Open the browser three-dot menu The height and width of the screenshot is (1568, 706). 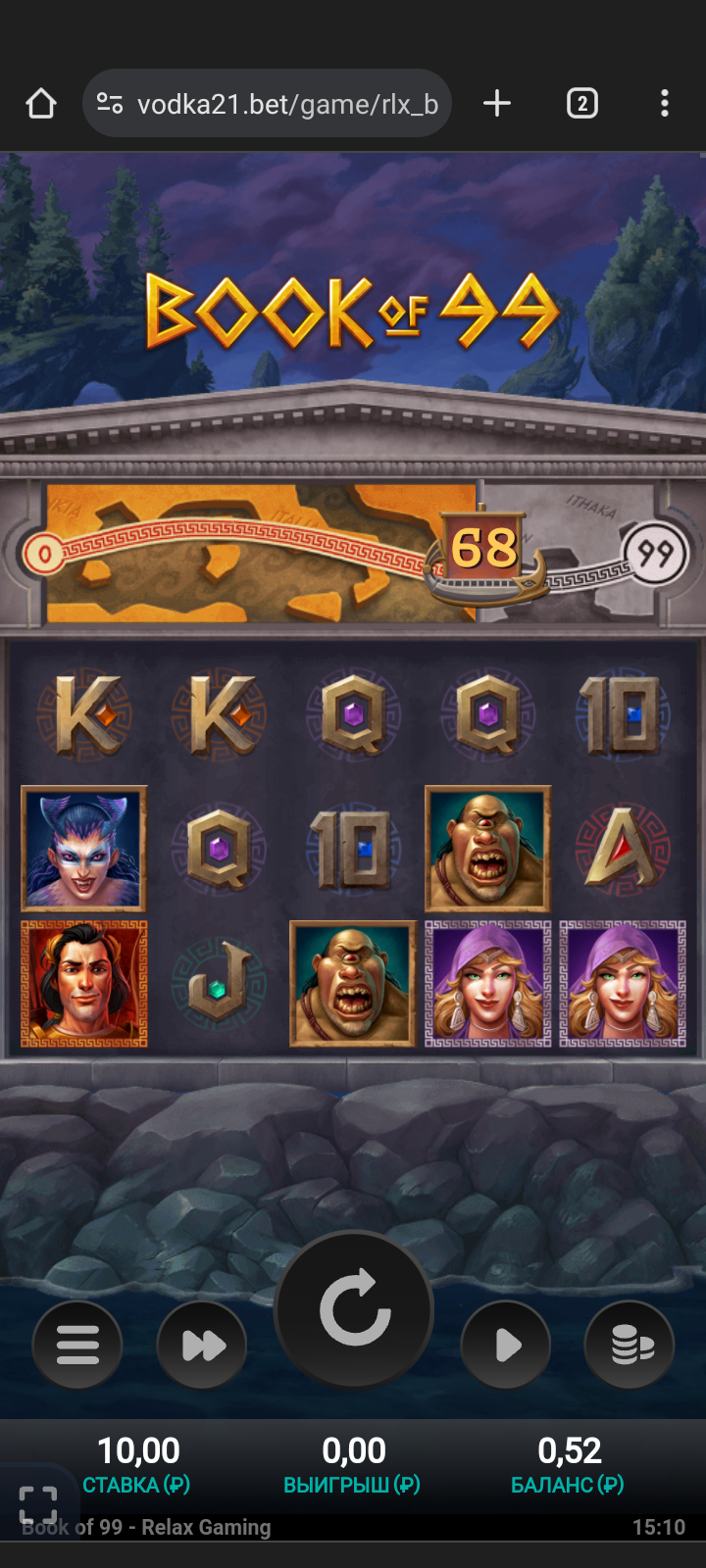coord(665,104)
